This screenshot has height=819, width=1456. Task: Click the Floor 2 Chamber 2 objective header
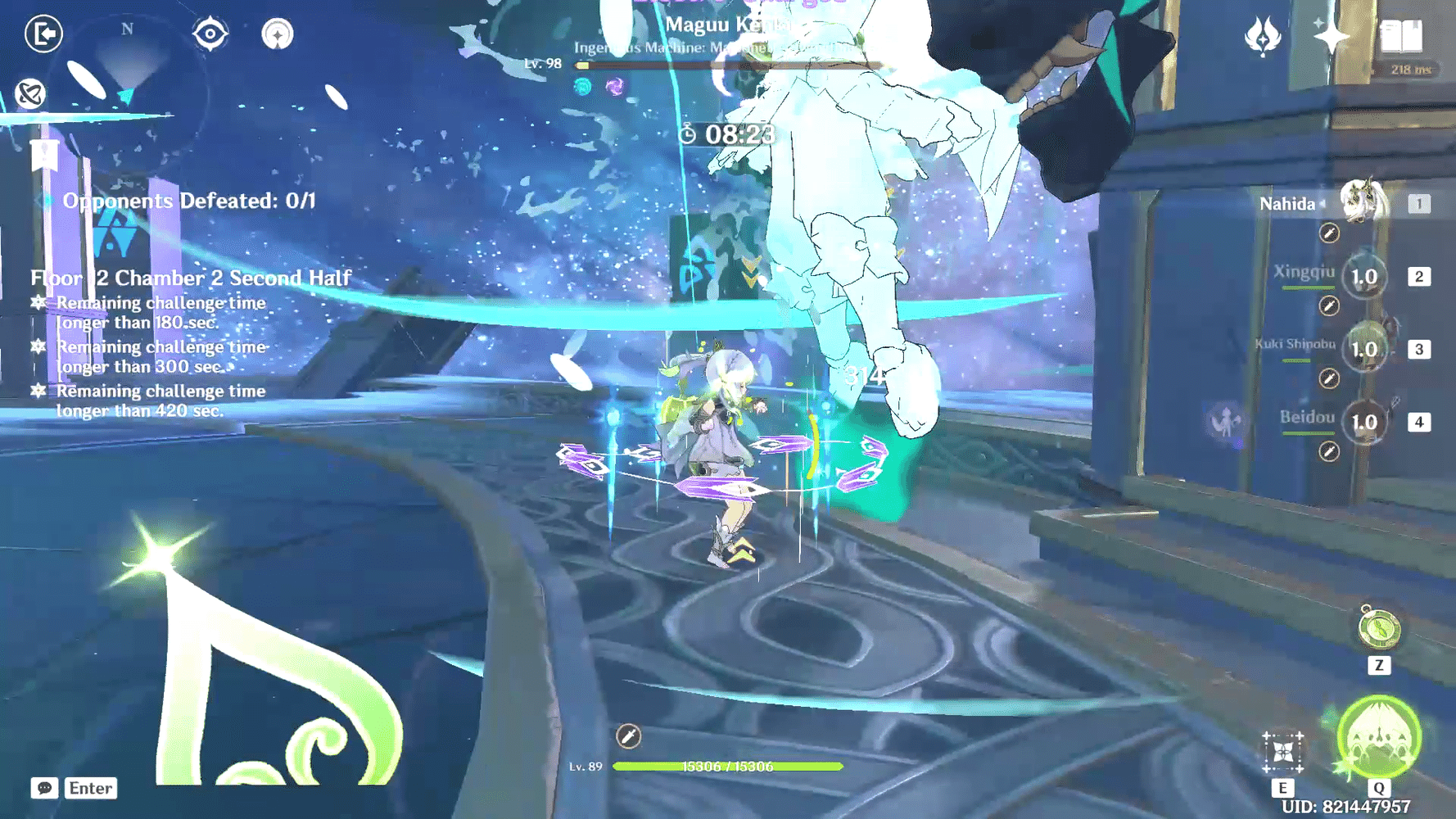tap(190, 278)
